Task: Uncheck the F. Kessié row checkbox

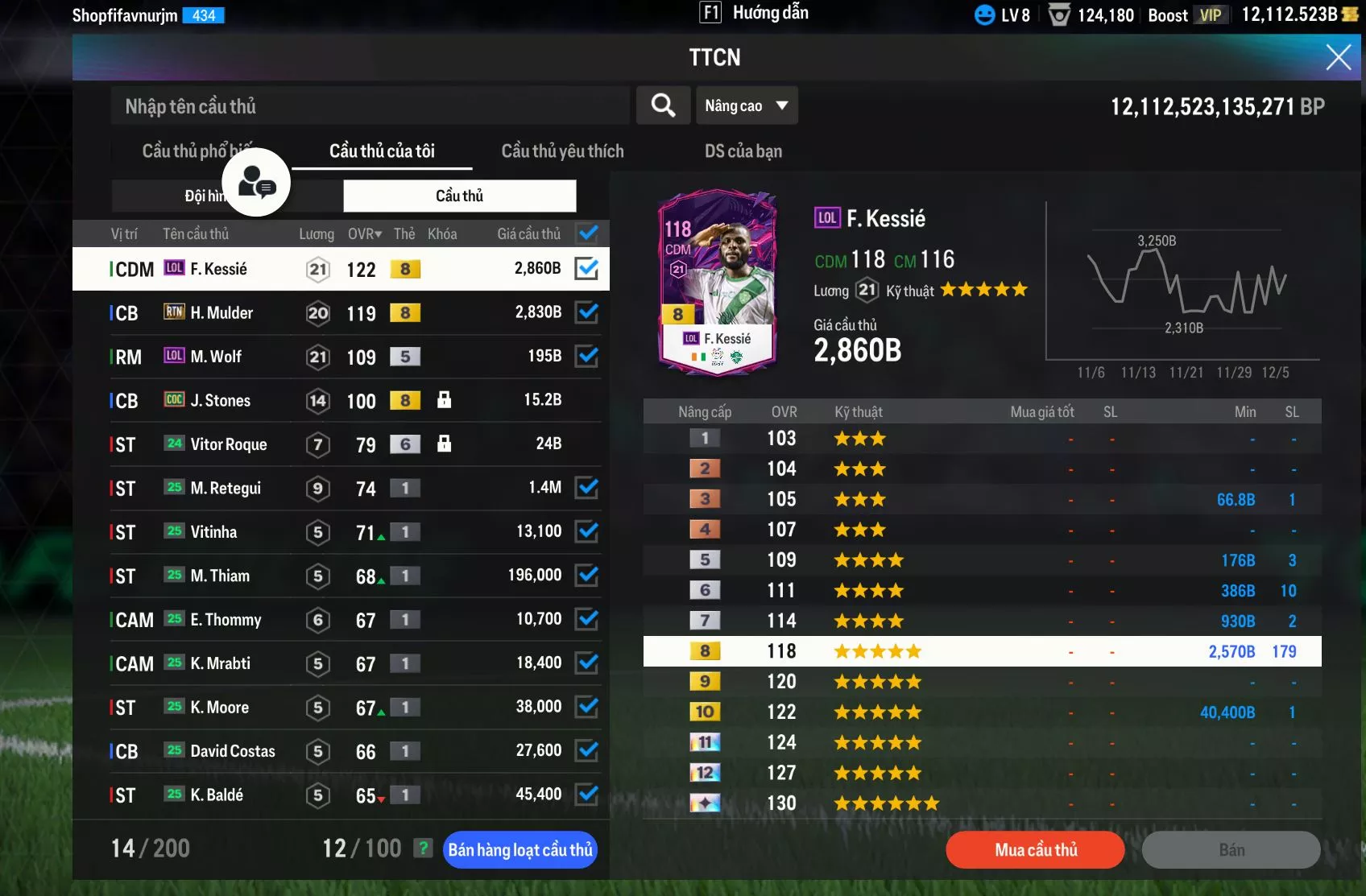Action: 587,269
